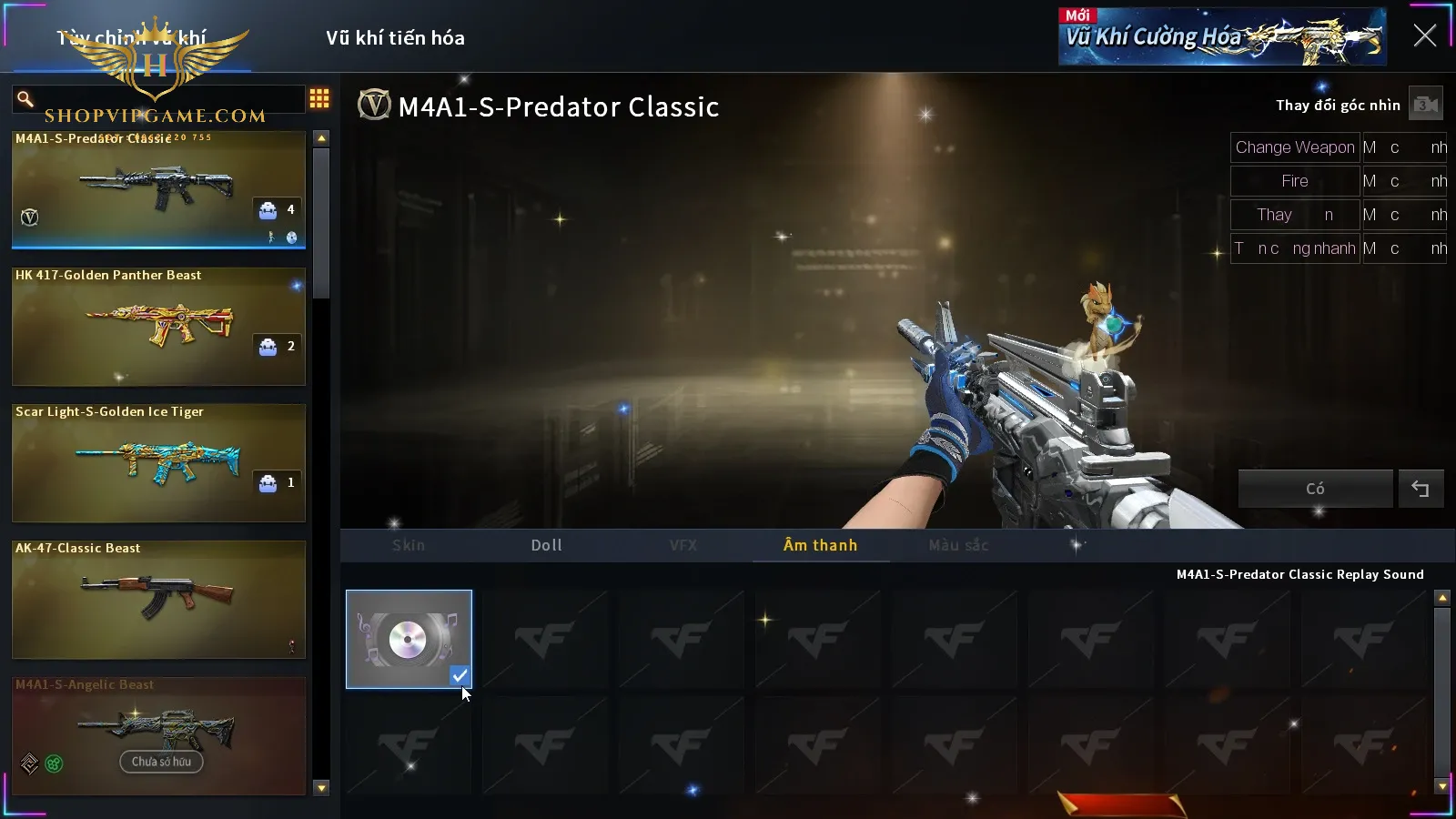Open the Màu sắc tab
Viewport: 1456px width, 819px height.
pos(958,545)
